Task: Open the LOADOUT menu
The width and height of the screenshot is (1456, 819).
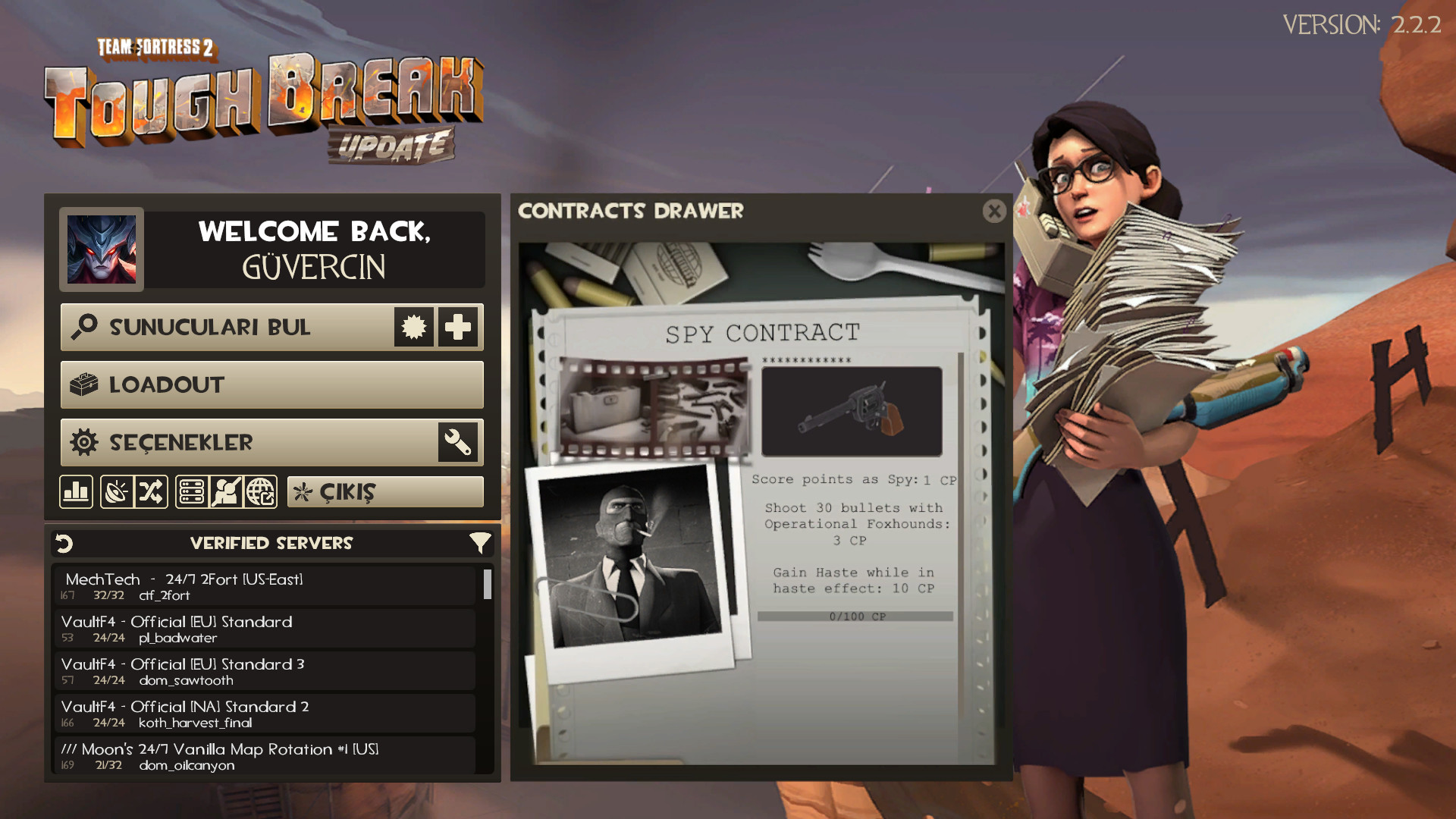Action: tap(271, 385)
